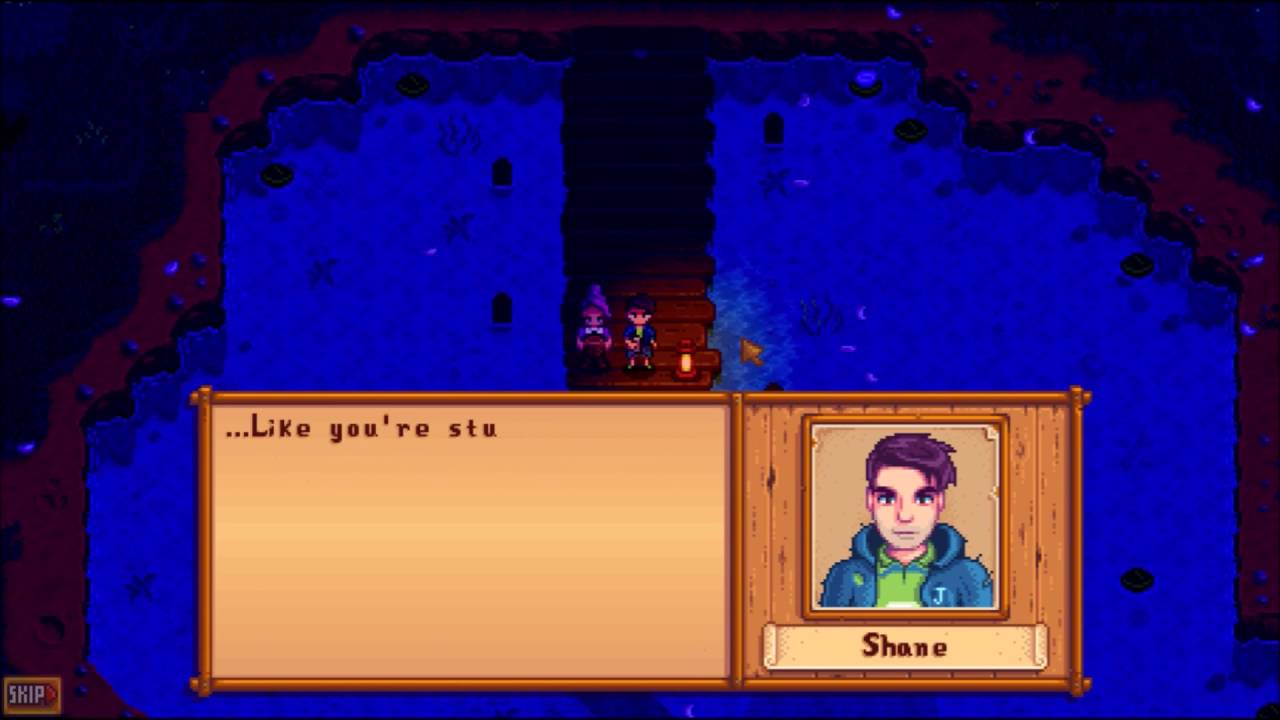Screen dimensions: 1280x720
Task: Click the yellow mouse cursor arrow
Action: [748, 353]
